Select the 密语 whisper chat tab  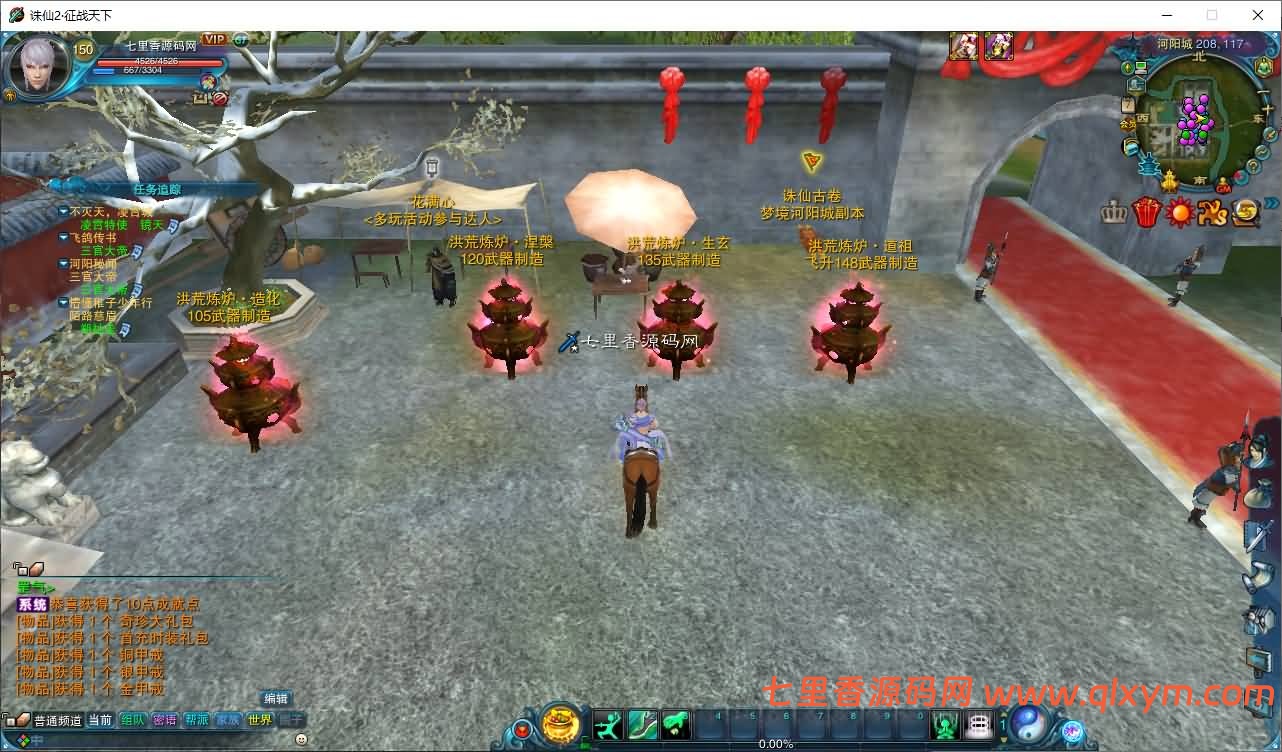tap(165, 720)
